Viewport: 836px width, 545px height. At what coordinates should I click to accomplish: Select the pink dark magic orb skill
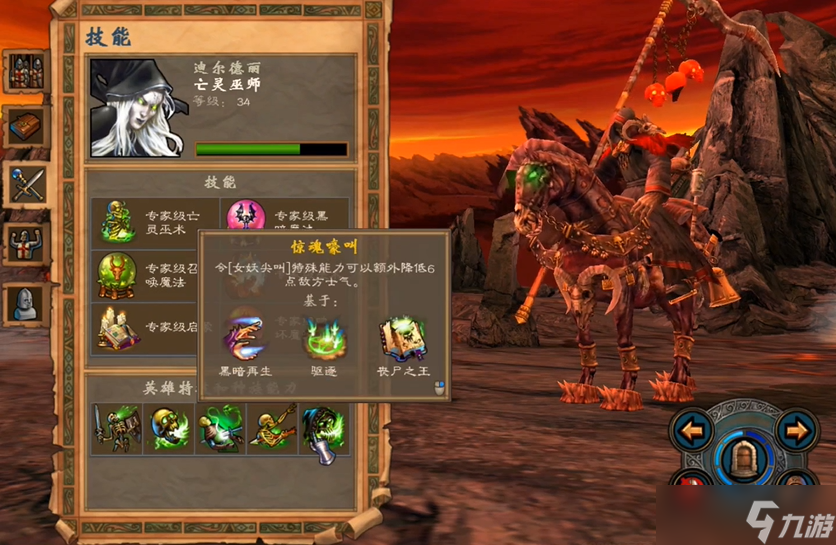[245, 217]
